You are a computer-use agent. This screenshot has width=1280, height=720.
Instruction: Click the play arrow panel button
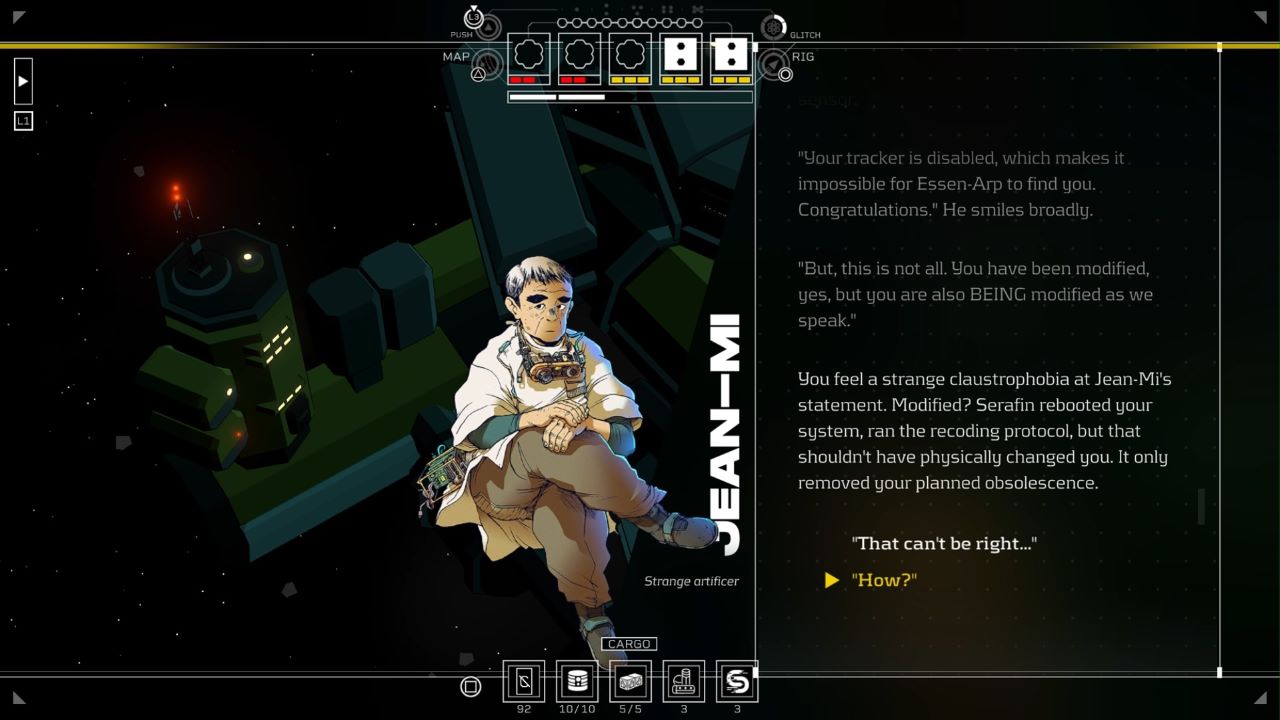23,81
